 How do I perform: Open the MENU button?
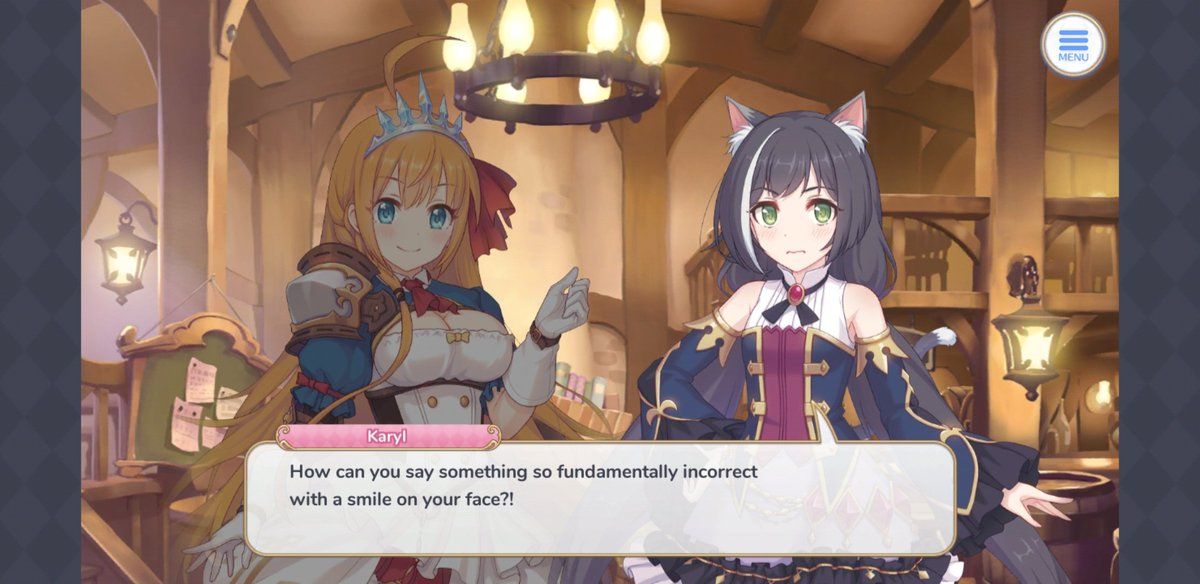tap(1073, 45)
